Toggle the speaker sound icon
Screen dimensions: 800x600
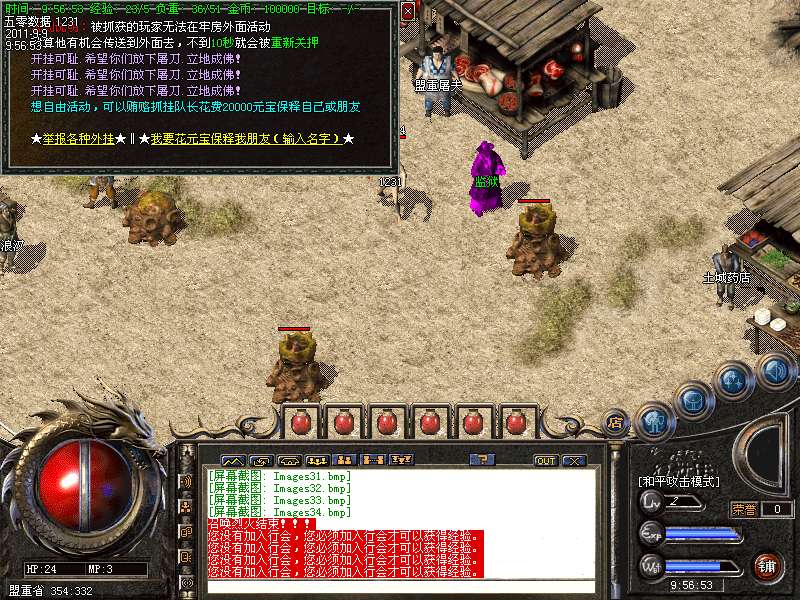[x=775, y=371]
